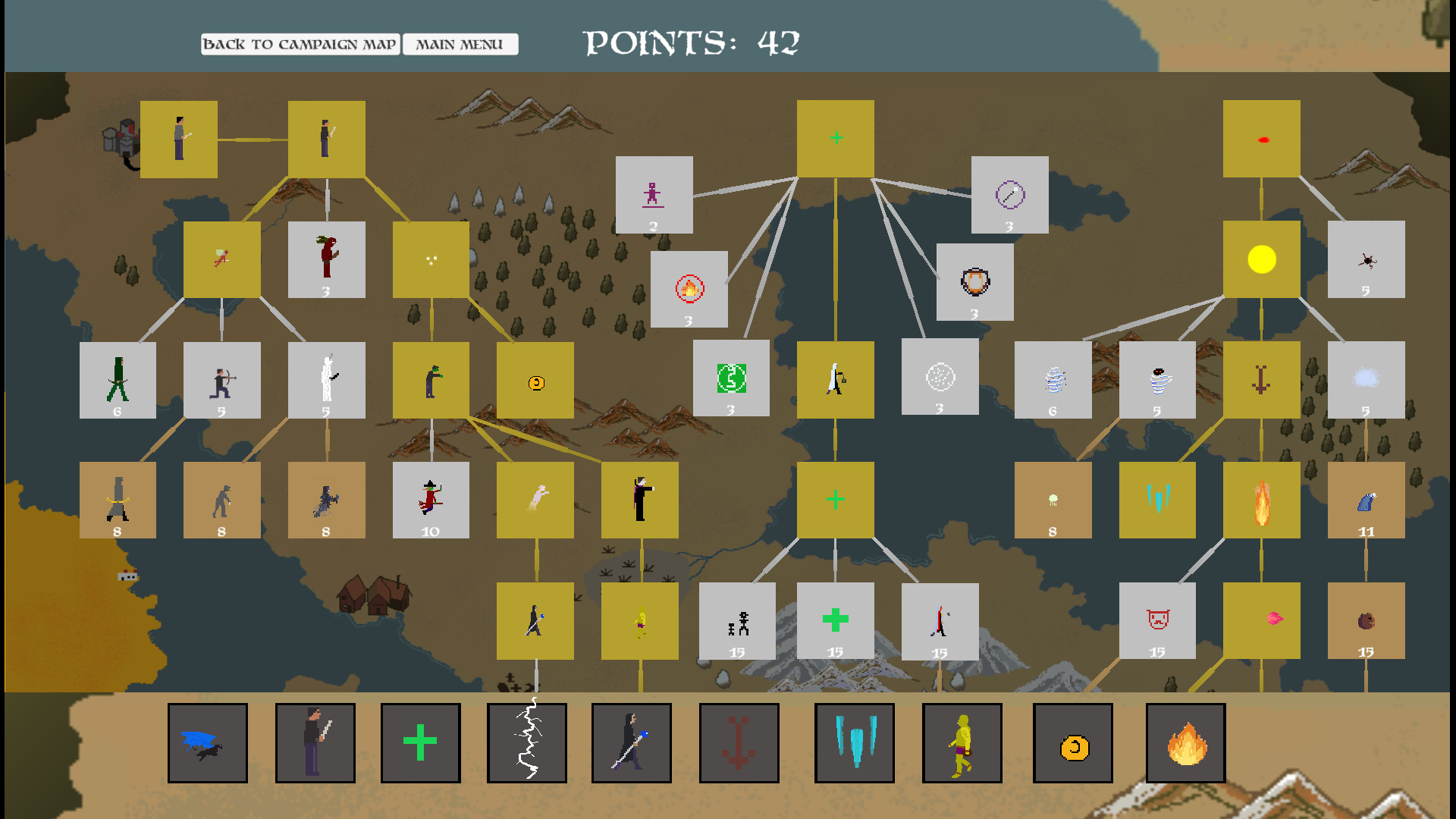Viewport: 1456px width, 819px height.
Task: Select the green cross unlock node costing 15
Action: 835,620
